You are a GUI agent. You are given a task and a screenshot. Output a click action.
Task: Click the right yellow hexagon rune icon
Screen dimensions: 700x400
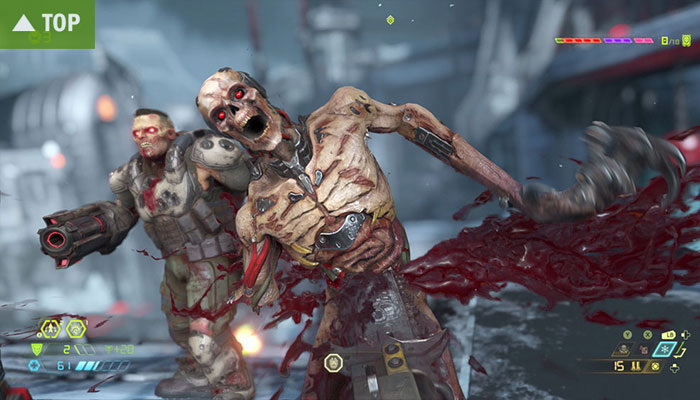76,329
